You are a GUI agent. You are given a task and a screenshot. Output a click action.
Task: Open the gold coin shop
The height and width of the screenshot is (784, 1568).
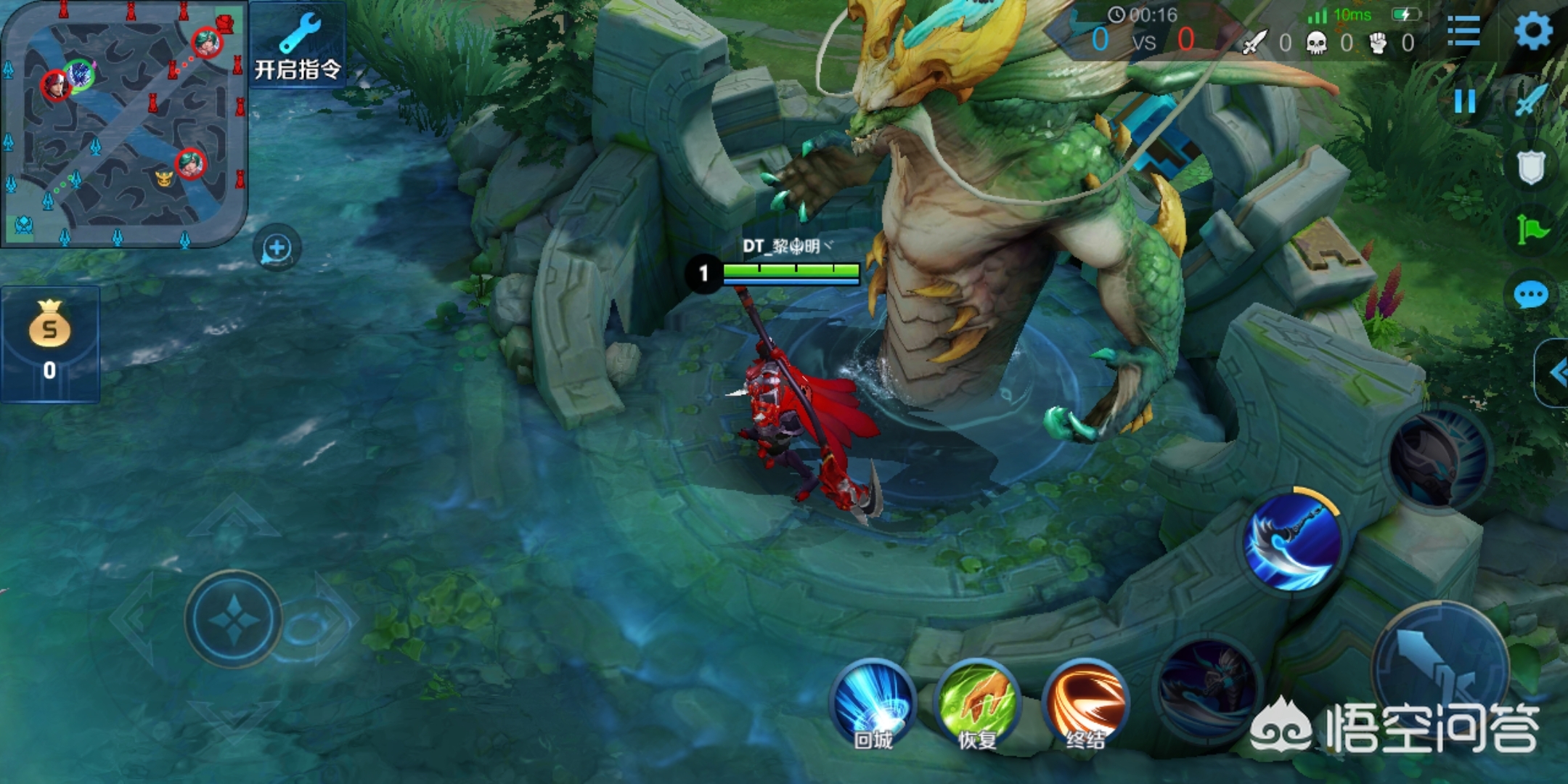coord(49,343)
